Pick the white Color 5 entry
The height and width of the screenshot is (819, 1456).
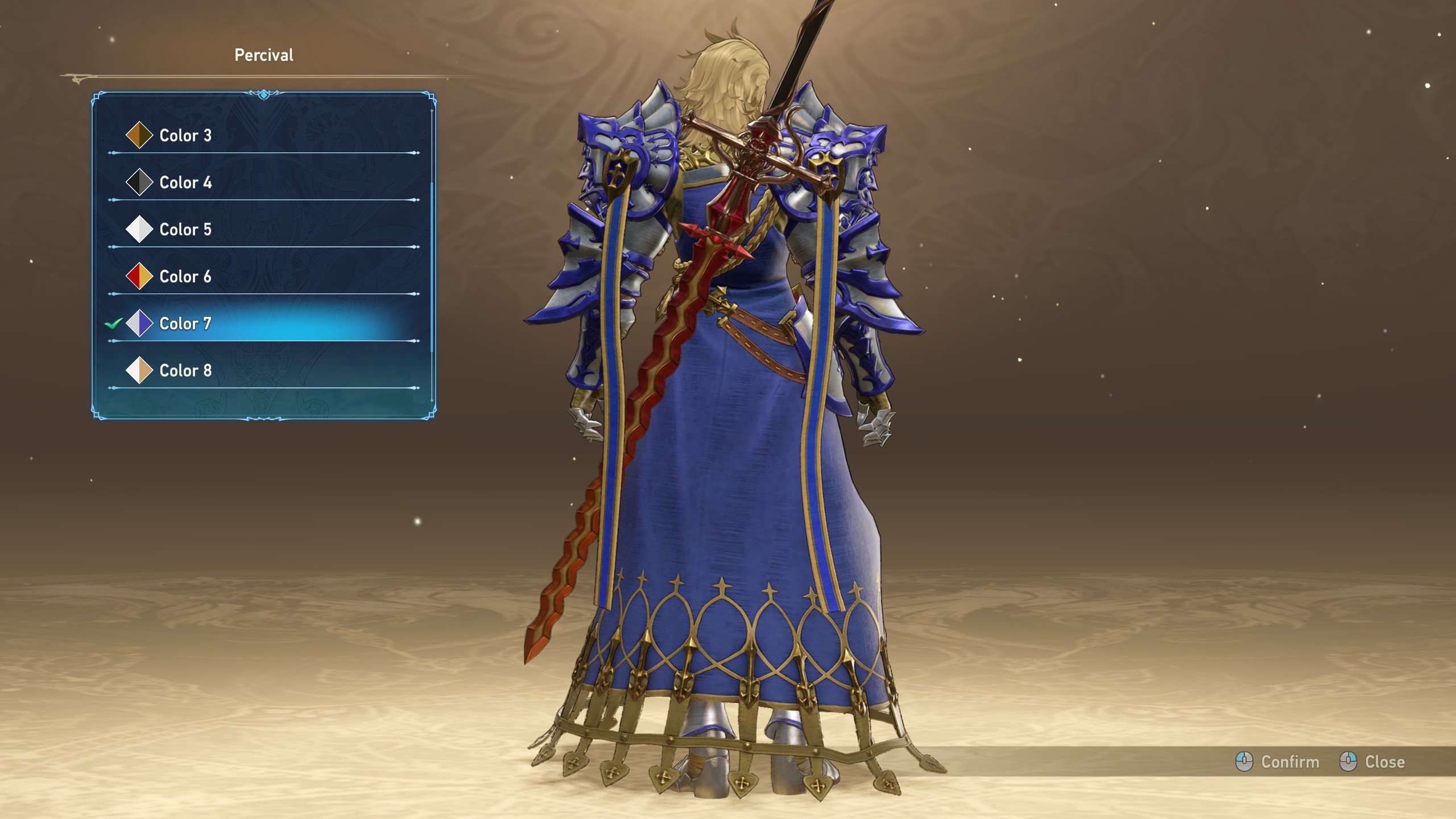[x=185, y=230]
